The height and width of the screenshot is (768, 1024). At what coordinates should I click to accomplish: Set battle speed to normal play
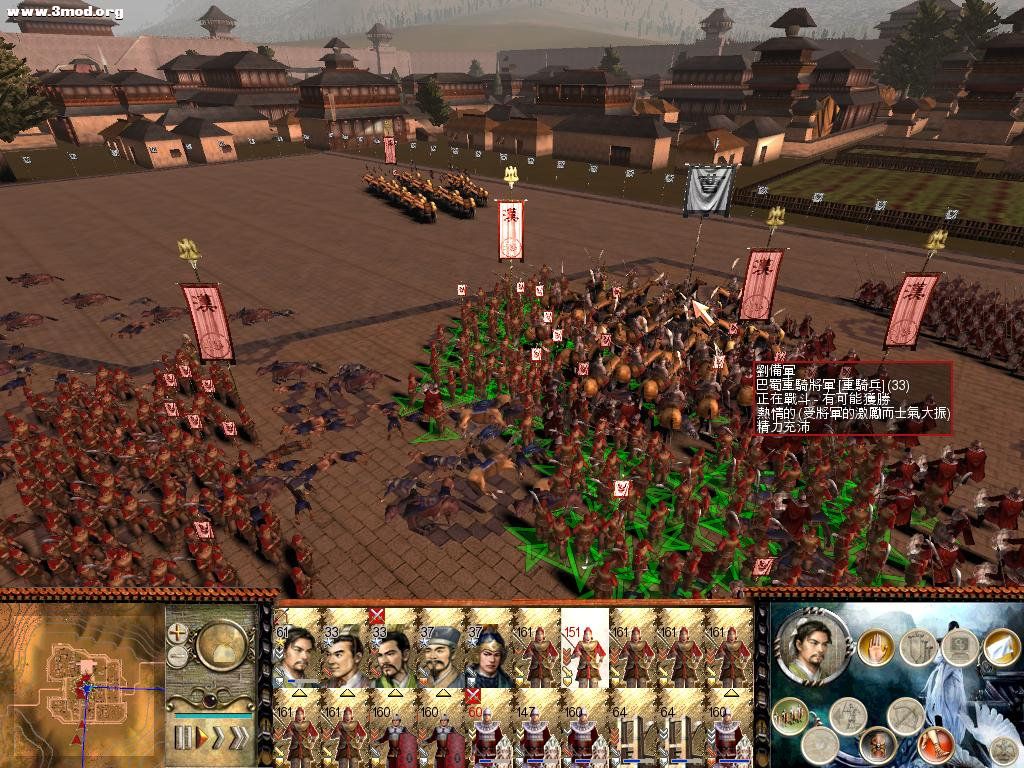(204, 738)
